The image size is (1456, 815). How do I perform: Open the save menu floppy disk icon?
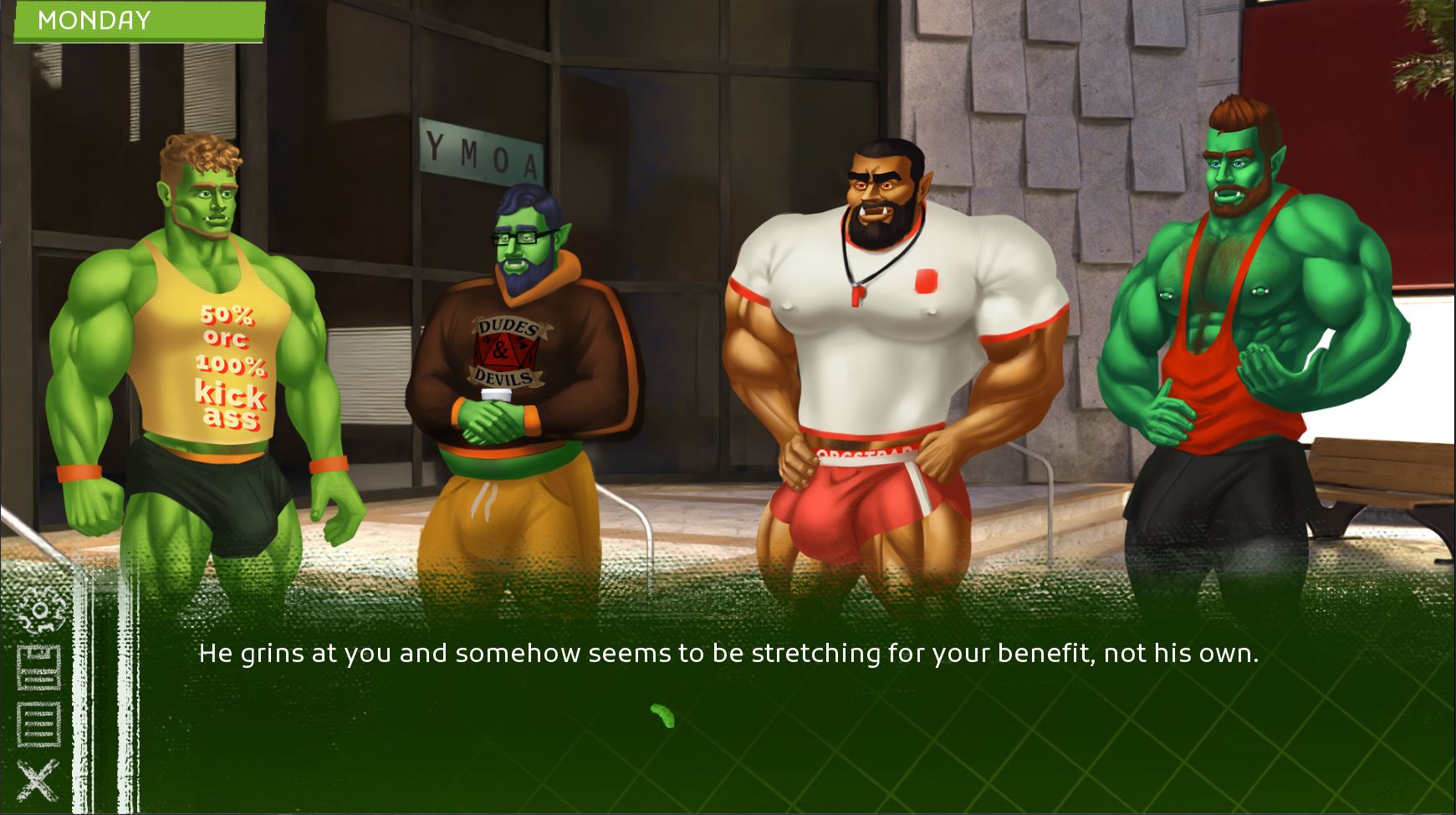[x=39, y=667]
